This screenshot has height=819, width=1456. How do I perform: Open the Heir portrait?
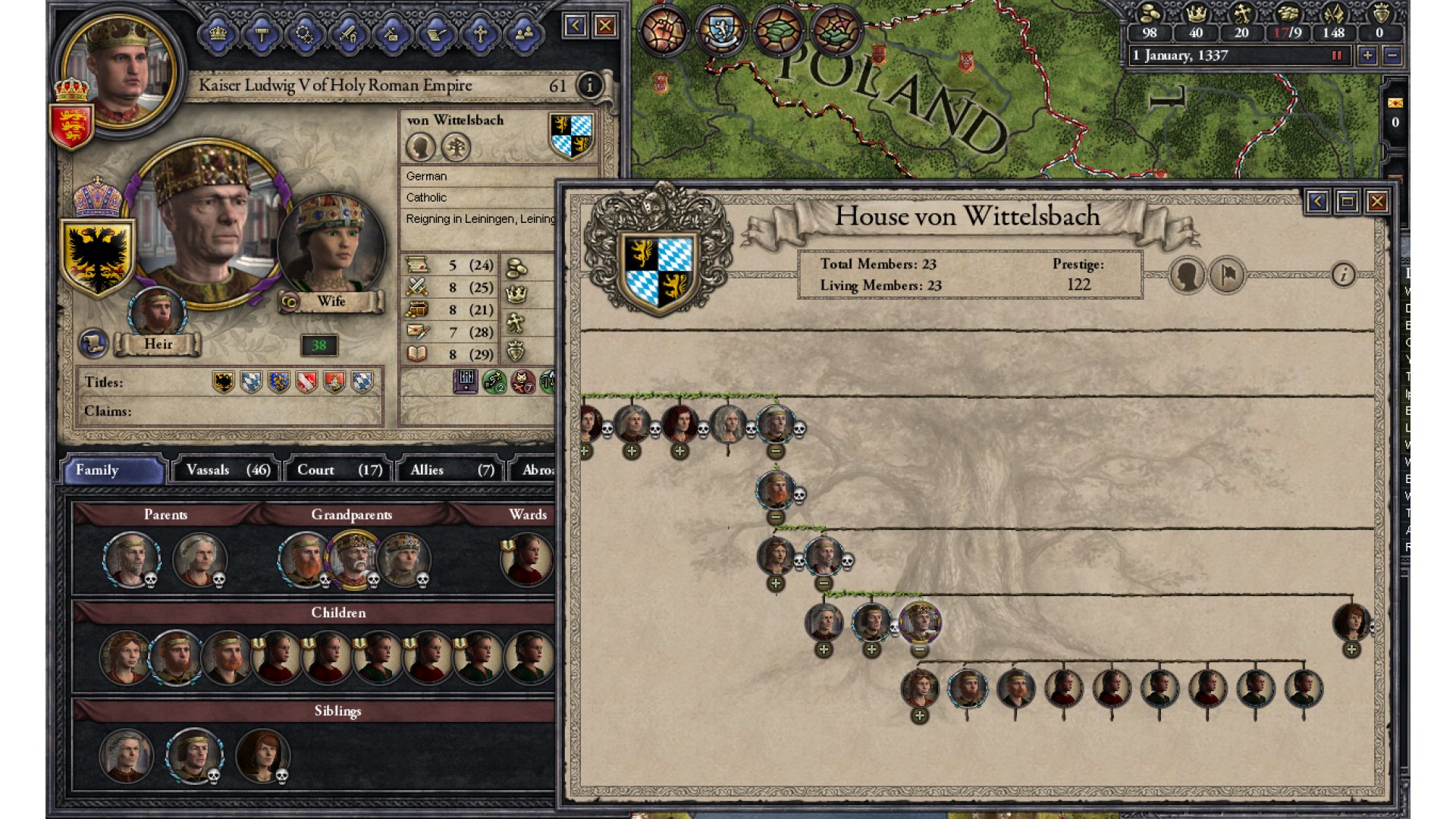click(x=157, y=312)
